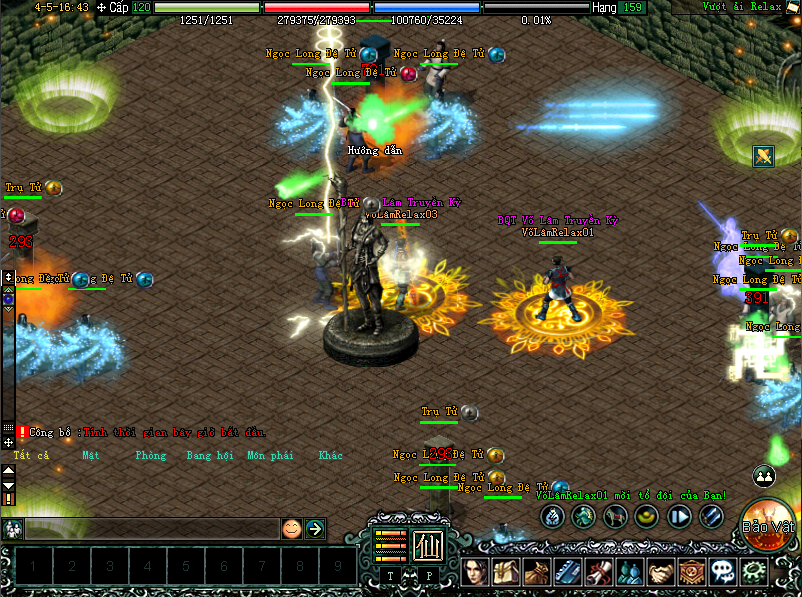Click into the chat message input box
Viewport: 802px width, 597px height.
coord(150,529)
